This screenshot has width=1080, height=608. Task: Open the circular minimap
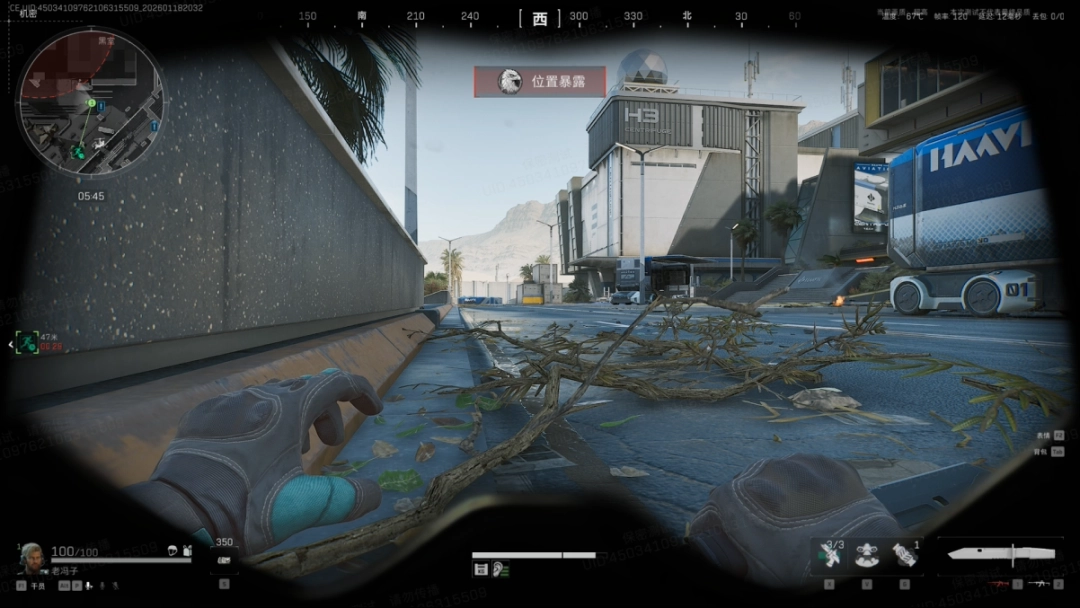point(90,103)
